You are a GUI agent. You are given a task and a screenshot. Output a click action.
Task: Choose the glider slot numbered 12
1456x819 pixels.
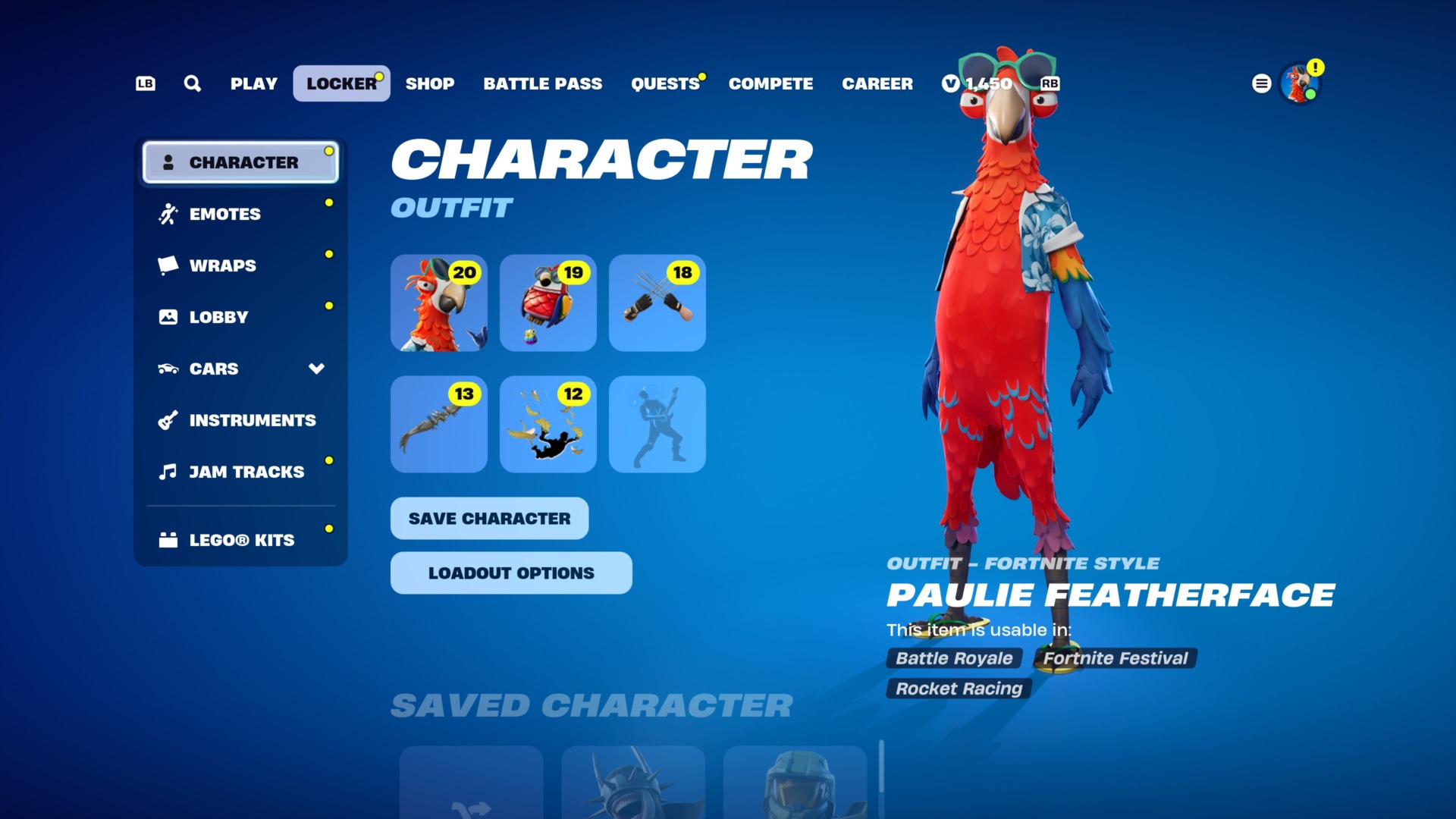(x=548, y=424)
